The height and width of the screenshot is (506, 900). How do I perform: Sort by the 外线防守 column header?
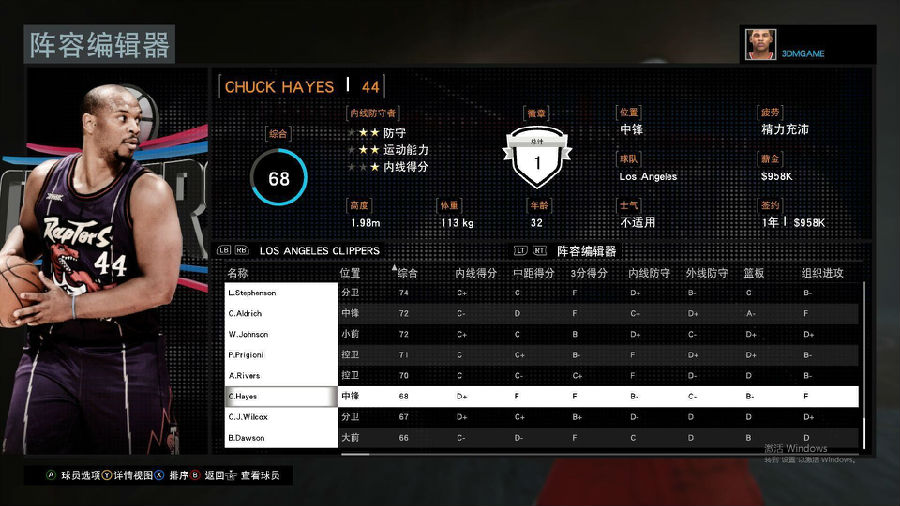(x=706, y=272)
